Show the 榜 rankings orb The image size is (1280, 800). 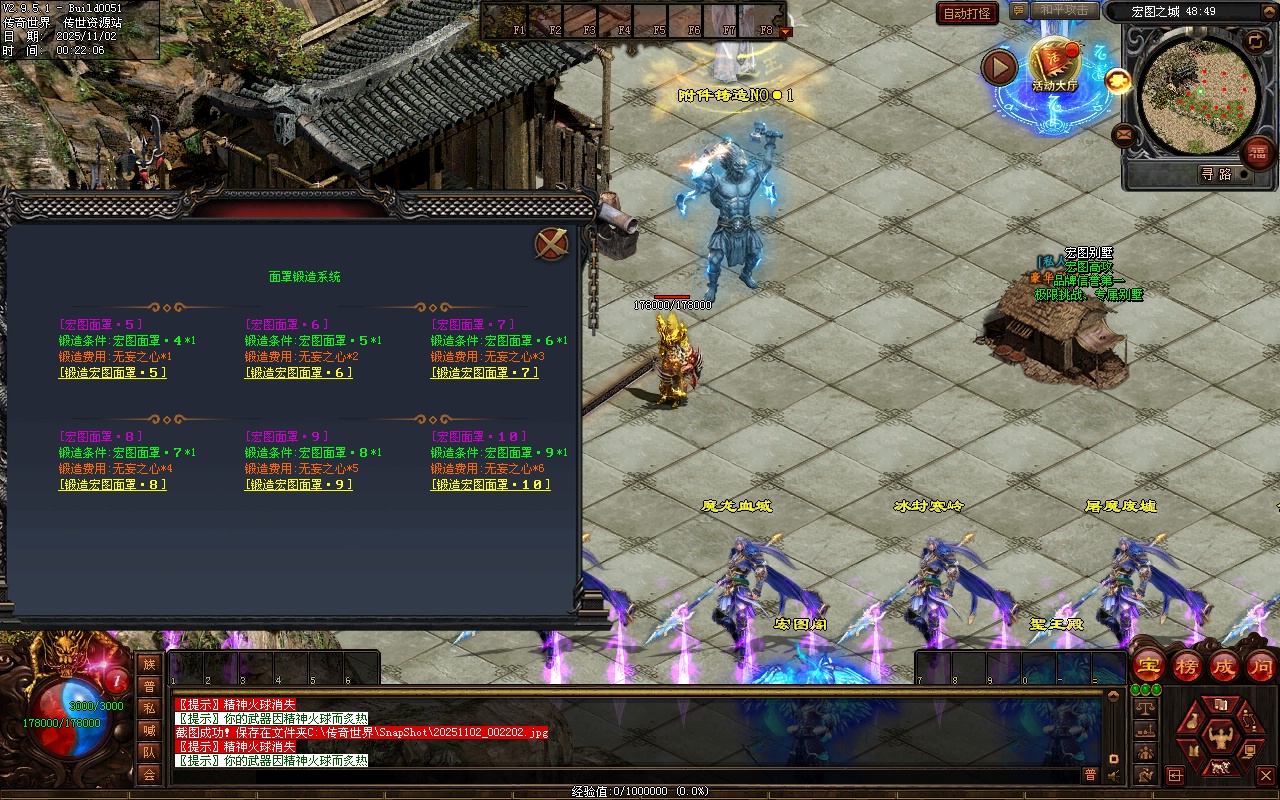(x=1187, y=666)
